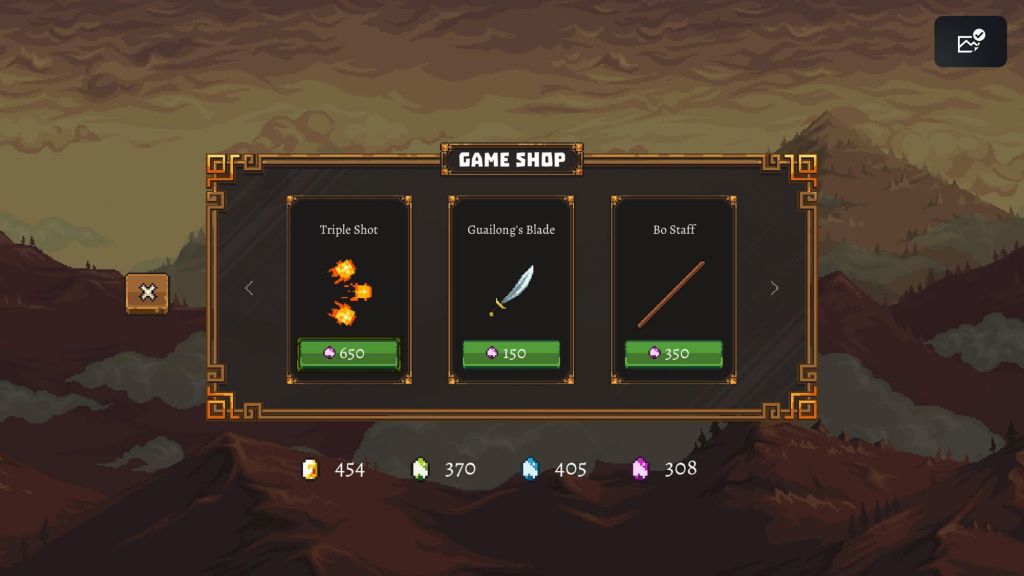Buy the Bo Staff for 350
Image resolution: width=1024 pixels, height=576 pixels.
point(674,354)
